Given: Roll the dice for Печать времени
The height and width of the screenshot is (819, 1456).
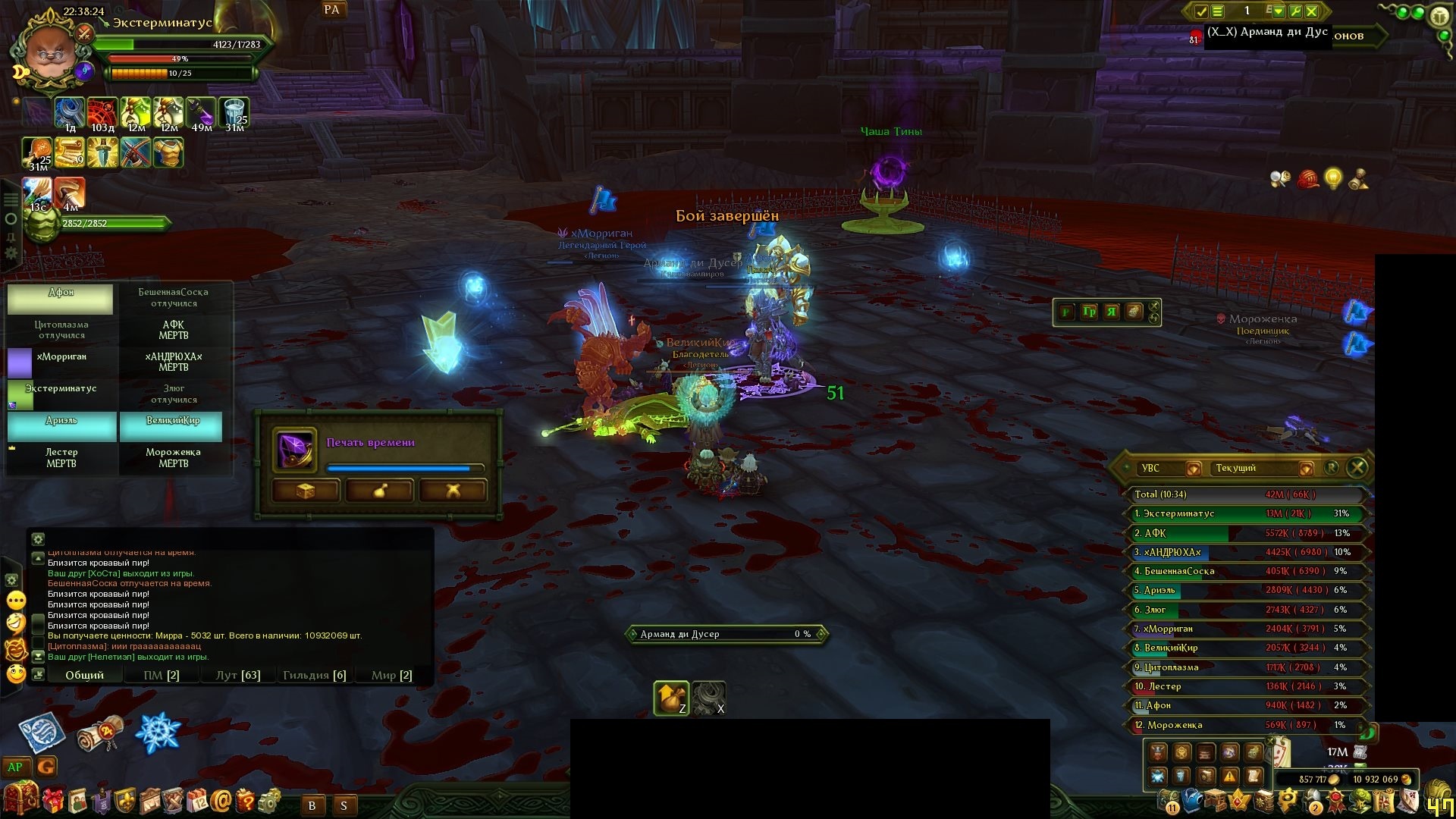Looking at the screenshot, I should (x=305, y=491).
